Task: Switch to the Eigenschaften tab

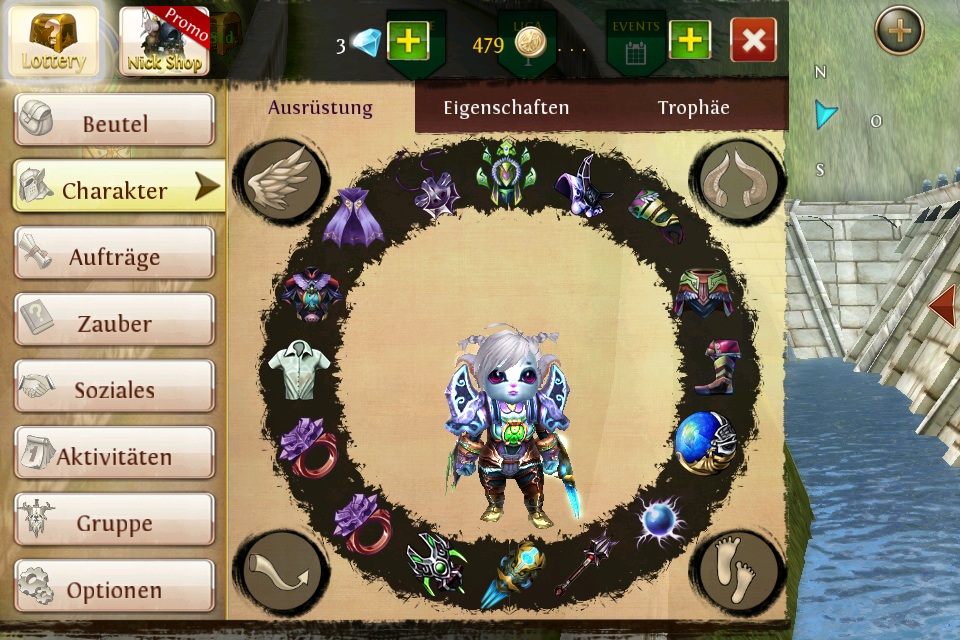Action: tap(506, 108)
